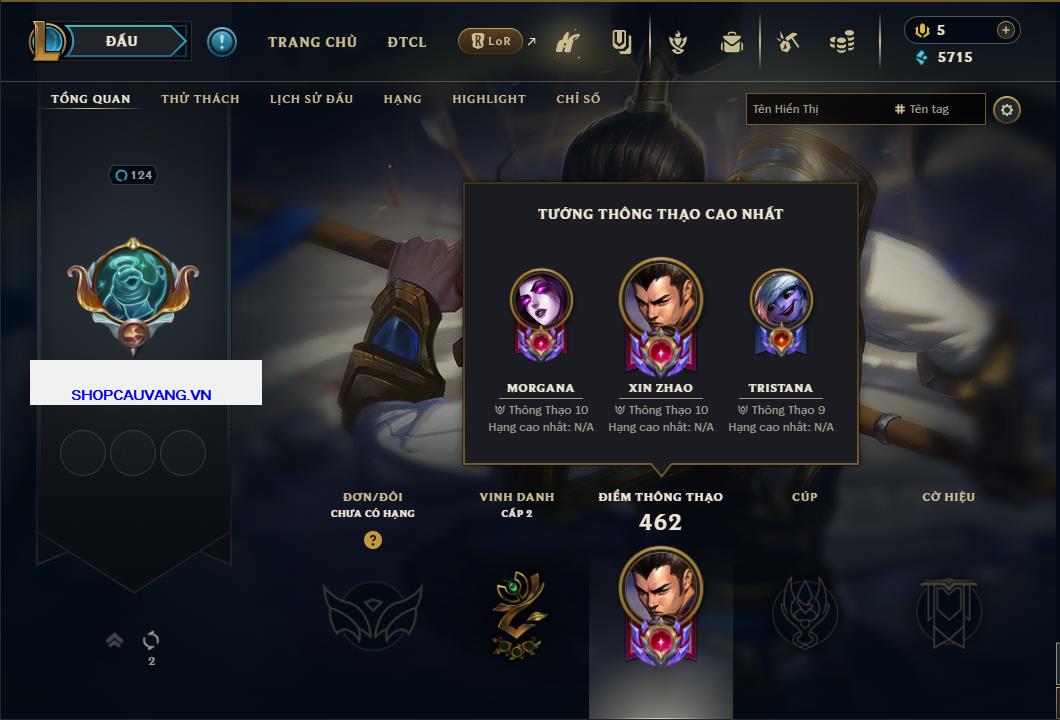Add more RP with the plus button
The image size is (1060, 720).
coord(1005,30)
